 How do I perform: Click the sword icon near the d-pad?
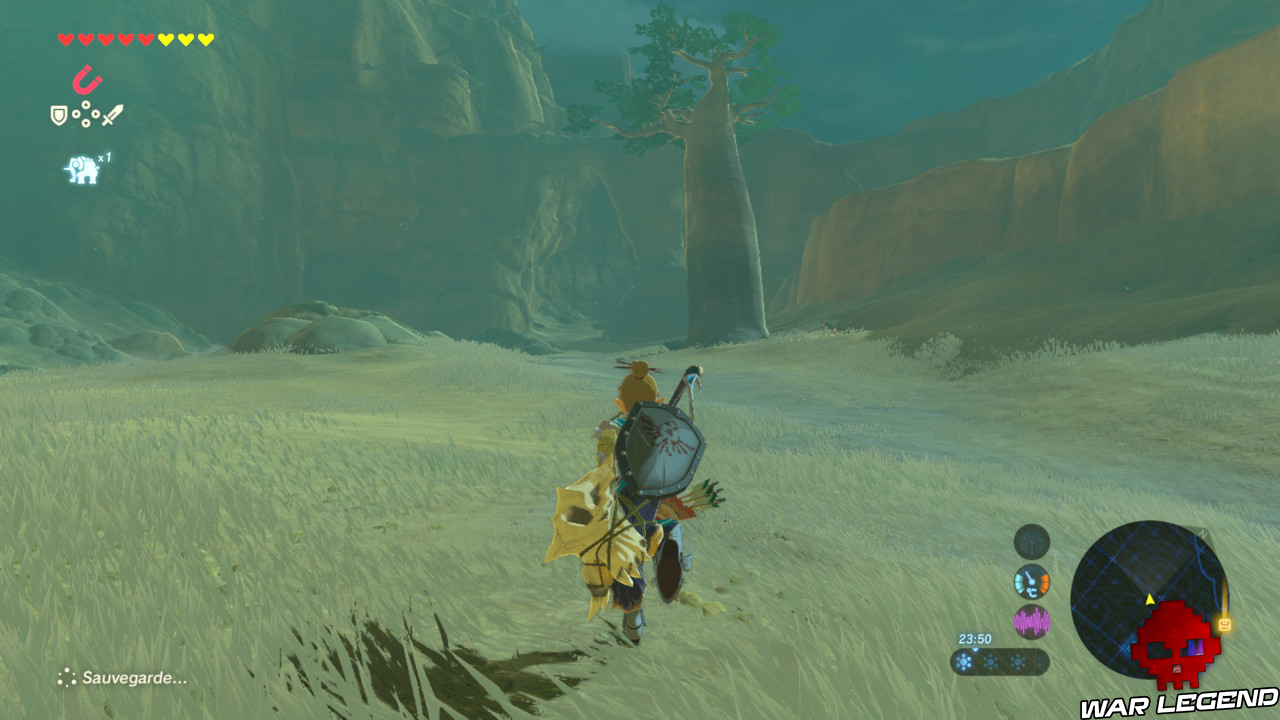(112, 113)
